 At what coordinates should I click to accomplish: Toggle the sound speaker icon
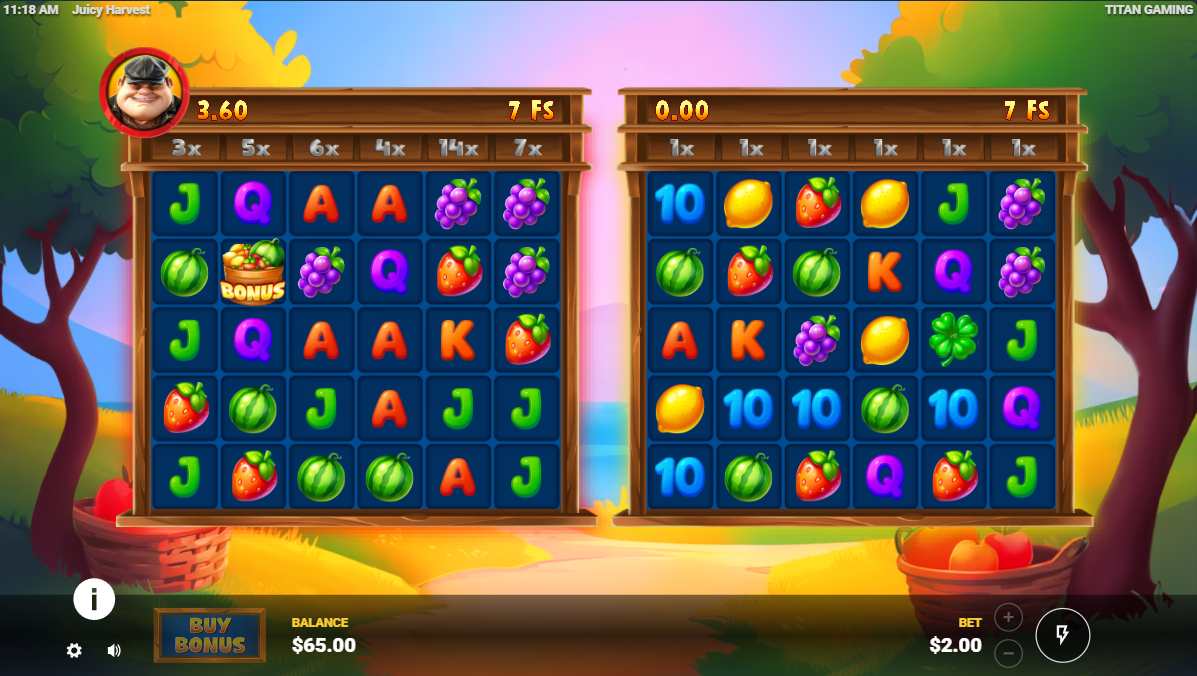(114, 650)
